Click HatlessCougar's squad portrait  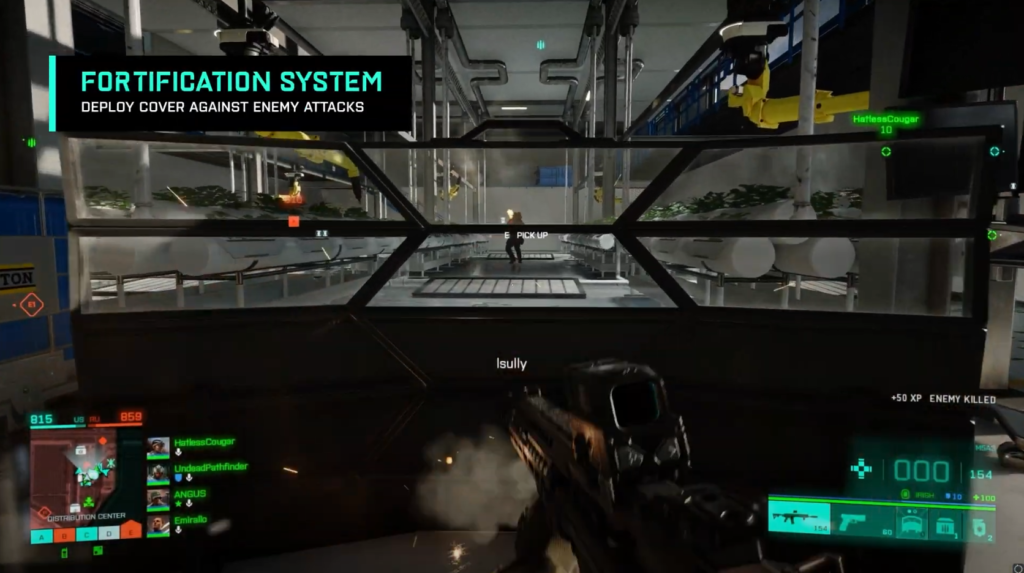(x=158, y=446)
